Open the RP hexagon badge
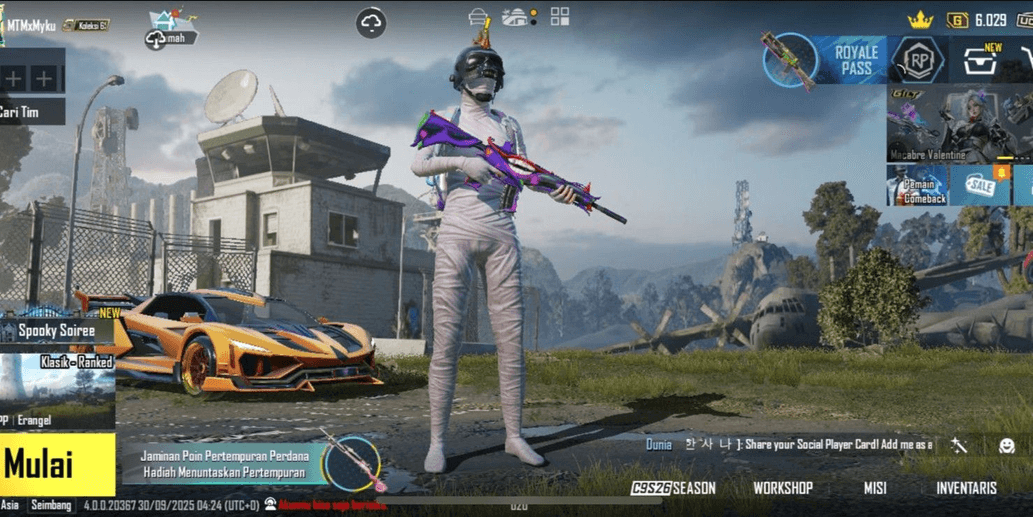The height and width of the screenshot is (517, 1033). [917, 60]
